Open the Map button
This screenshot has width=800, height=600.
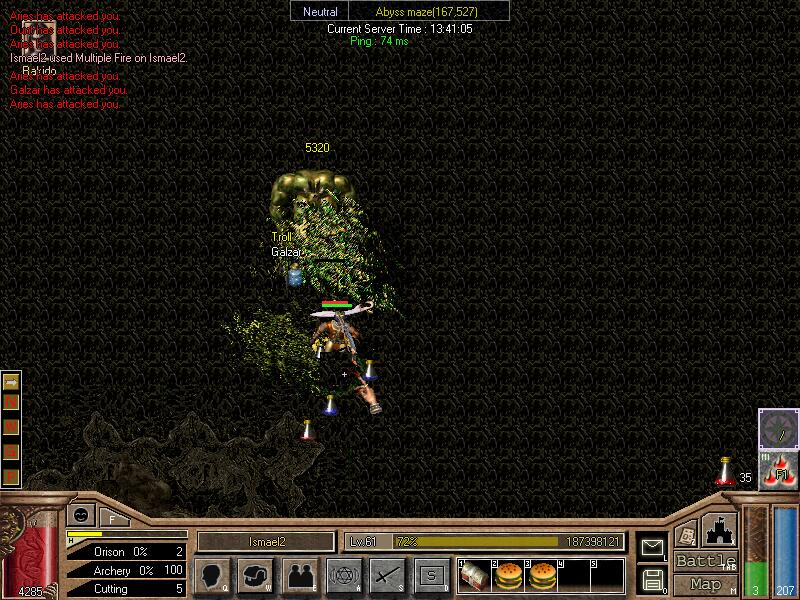tap(705, 584)
